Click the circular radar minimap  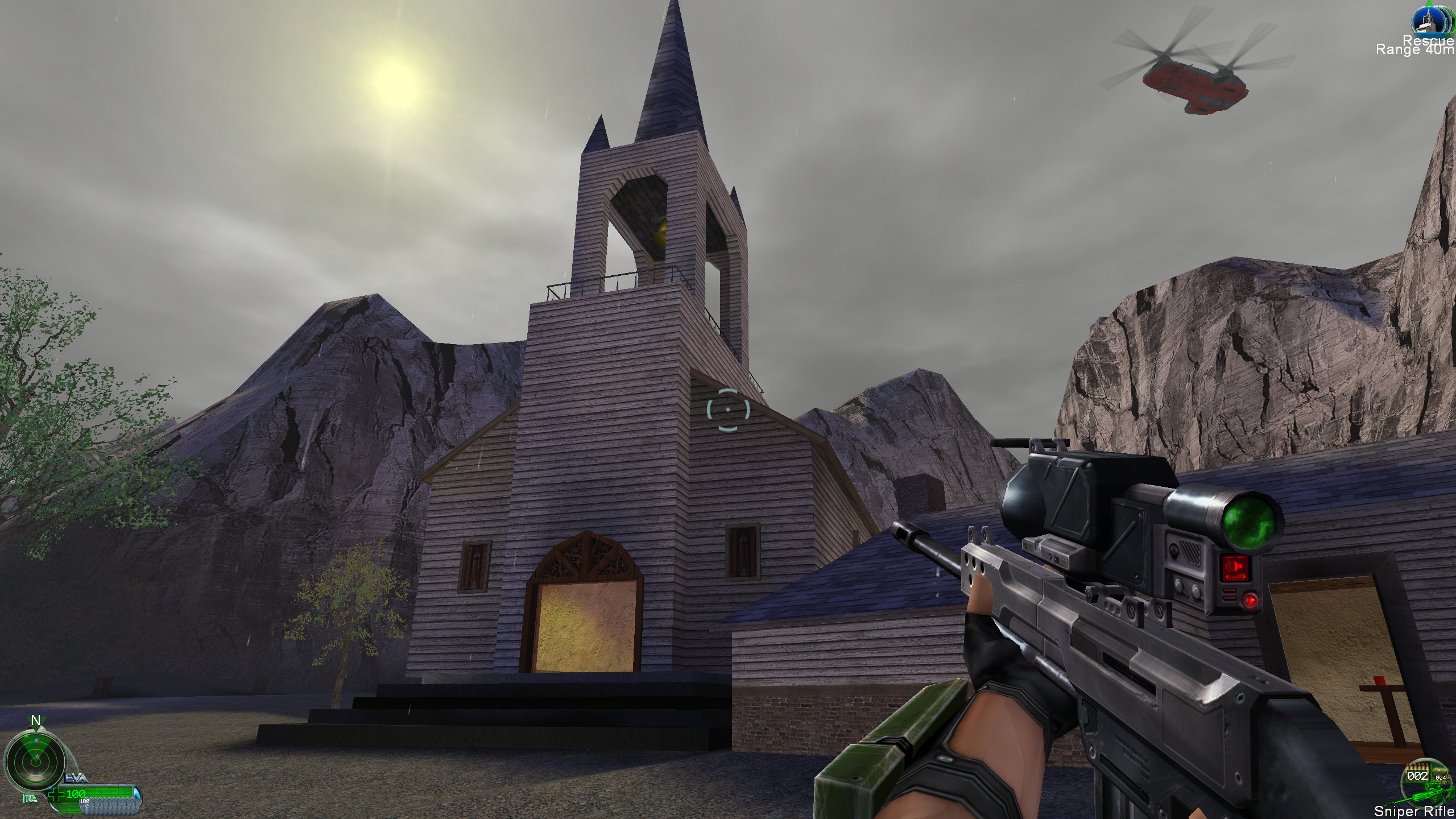click(x=35, y=758)
